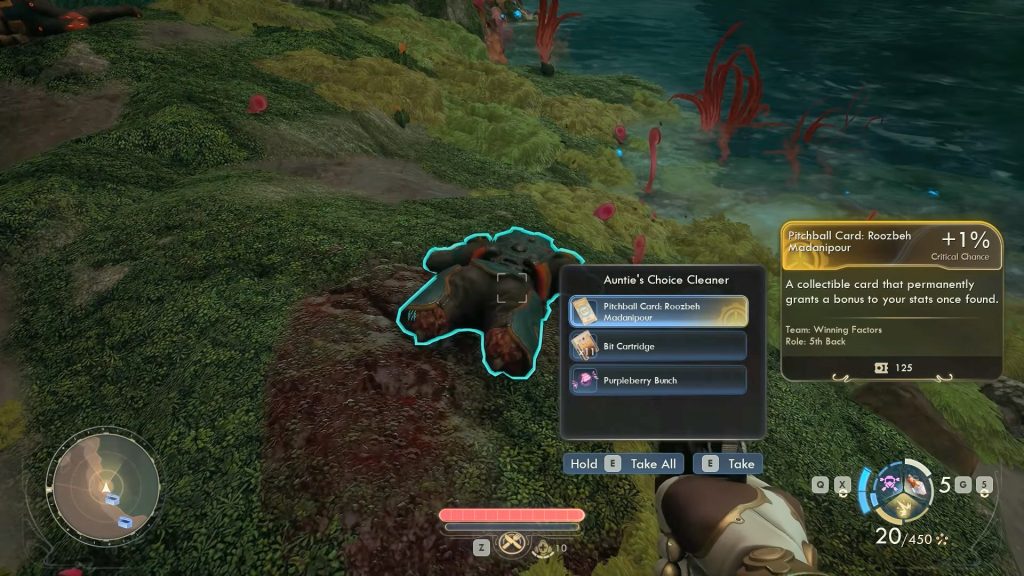Pick the Purpleberry Bunch loot entry

tap(657, 380)
